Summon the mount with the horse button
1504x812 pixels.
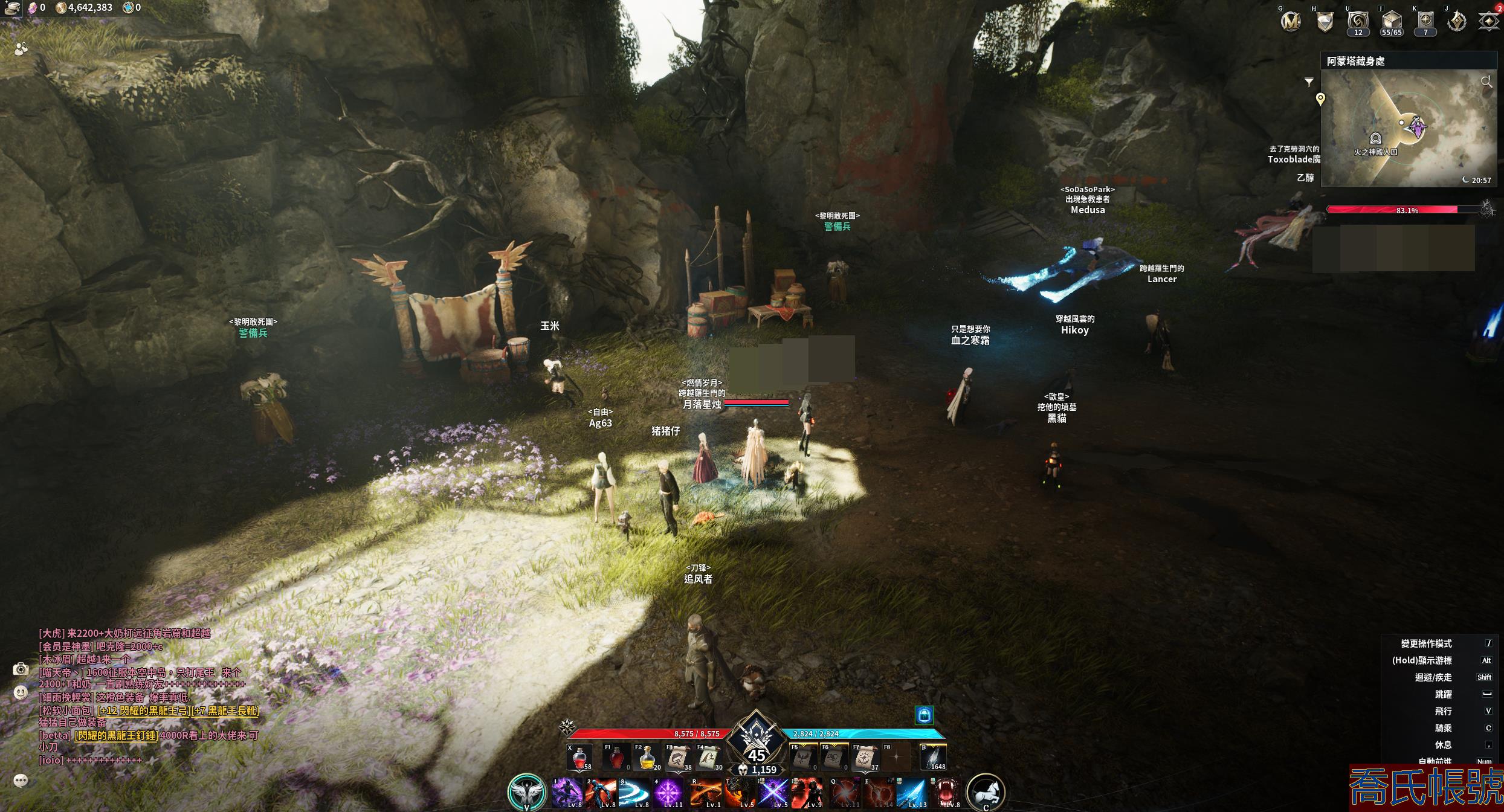point(986,792)
